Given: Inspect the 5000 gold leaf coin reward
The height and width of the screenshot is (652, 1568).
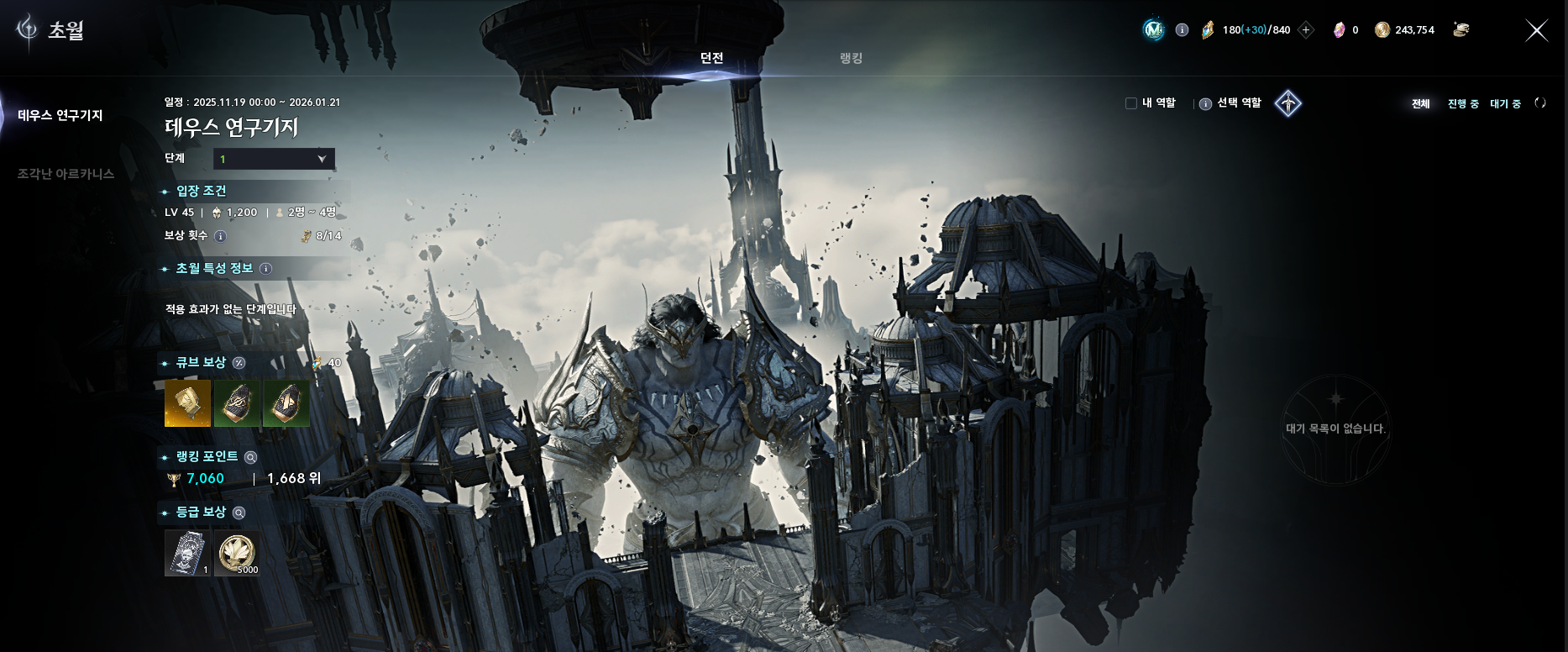Looking at the screenshot, I should click(237, 553).
